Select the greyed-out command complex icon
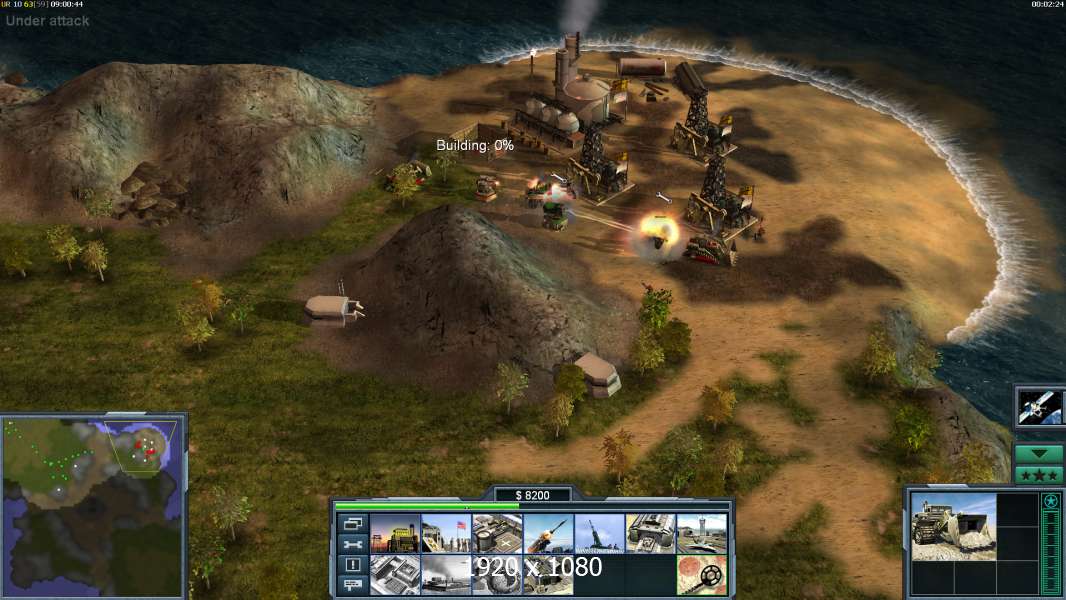 (x=395, y=575)
